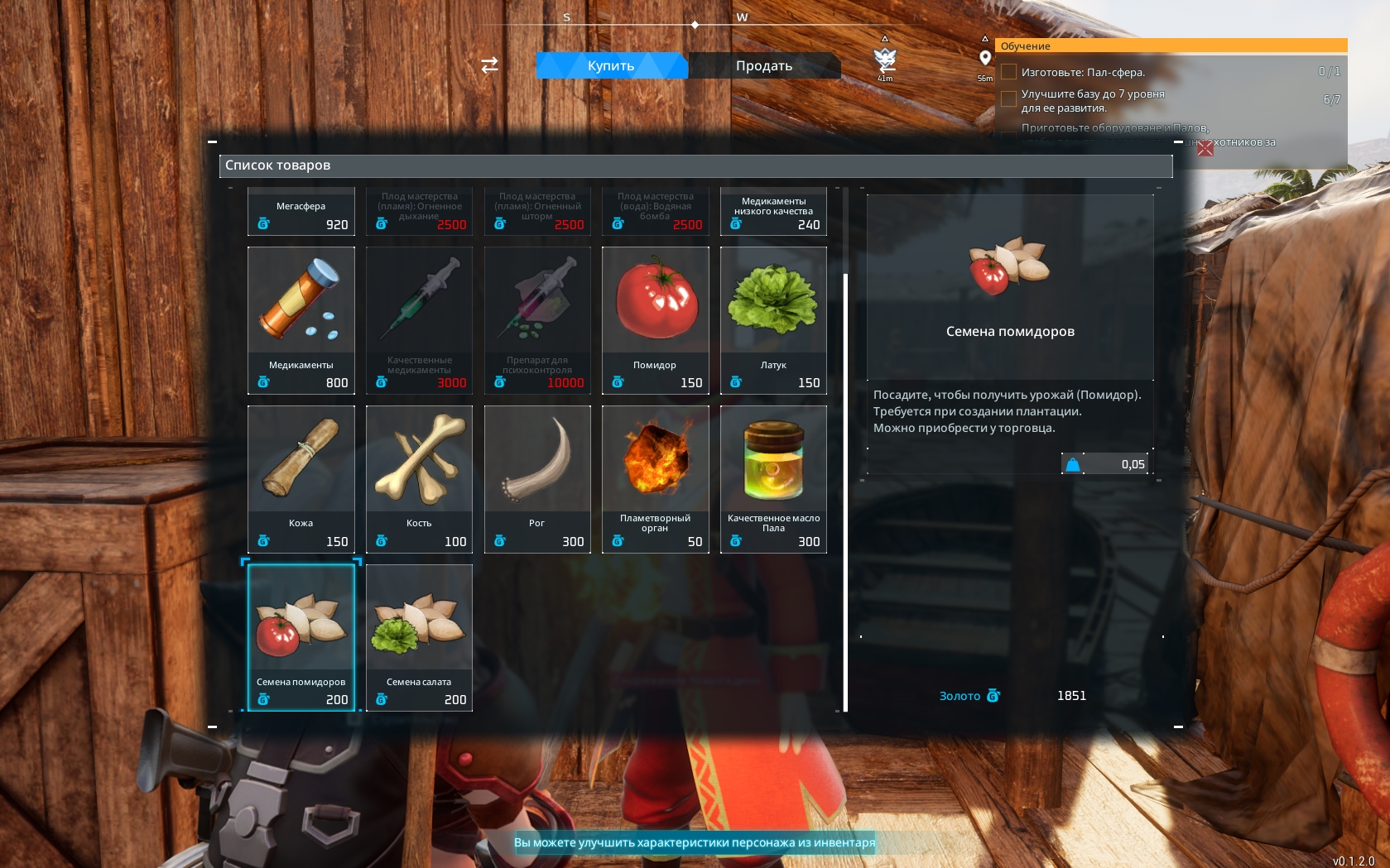Viewport: 1390px width, 868px height.
Task: Choose the Латук lettuce item
Action: (x=773, y=319)
